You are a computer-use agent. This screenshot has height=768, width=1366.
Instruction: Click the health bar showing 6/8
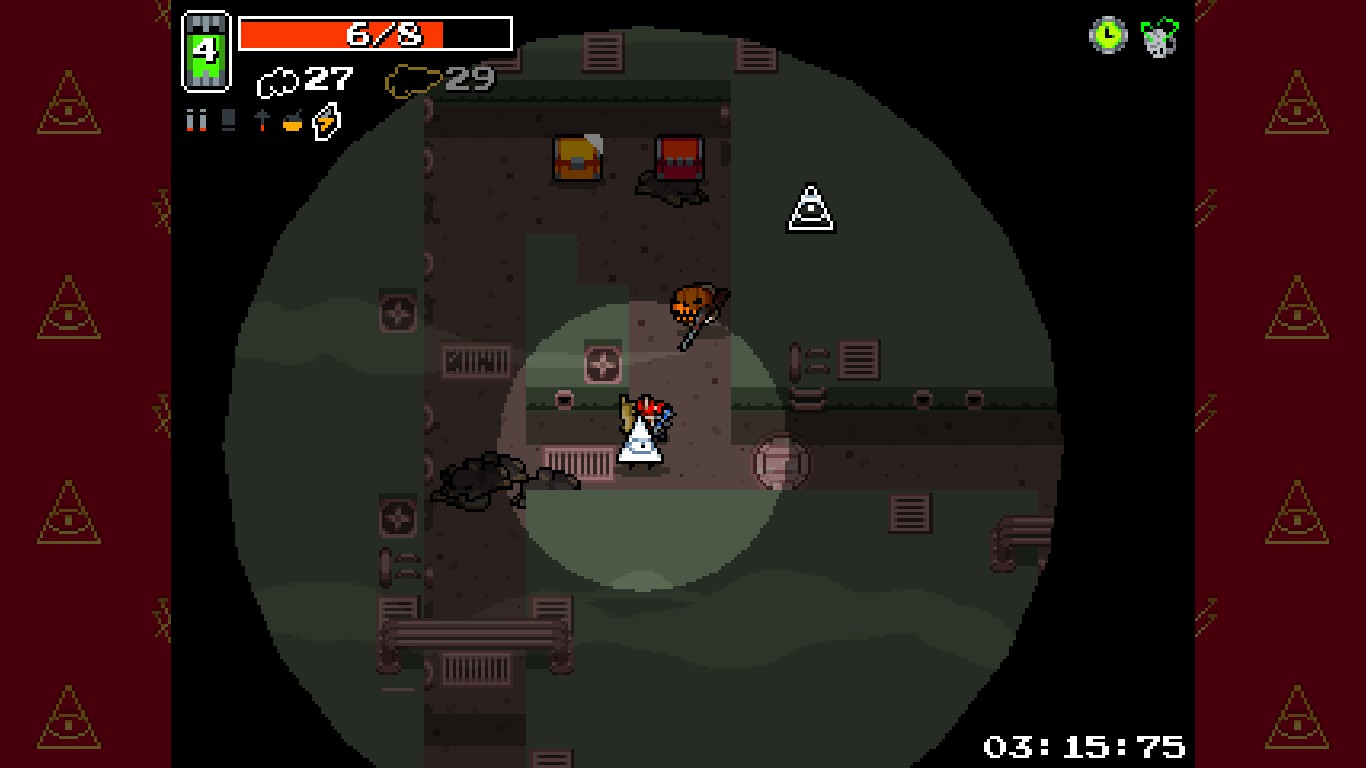377,33
